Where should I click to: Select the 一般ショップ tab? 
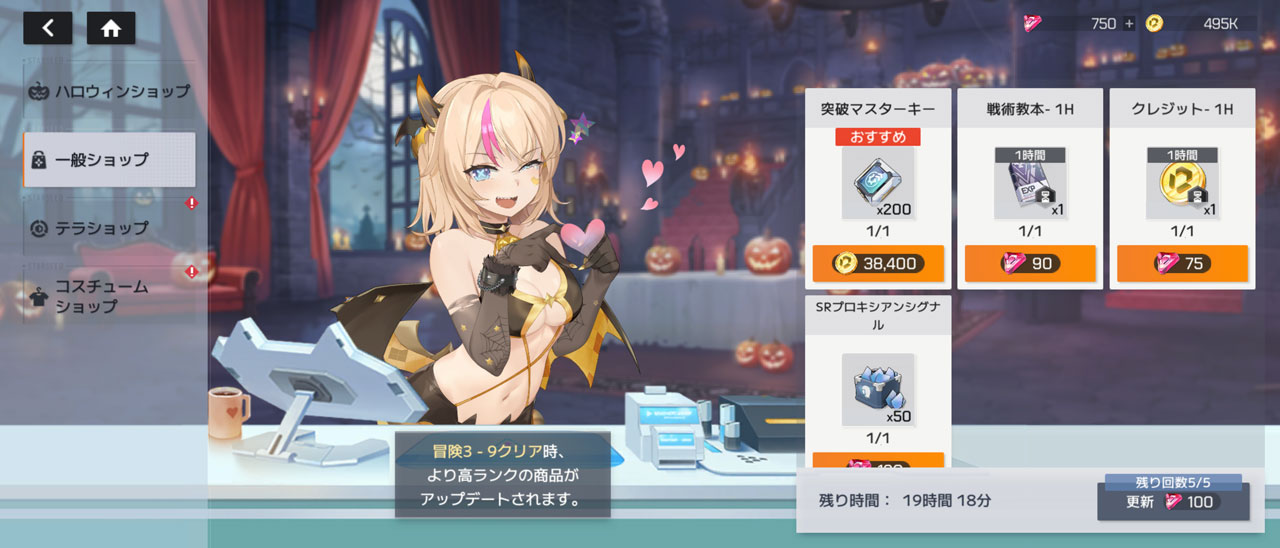pos(109,159)
